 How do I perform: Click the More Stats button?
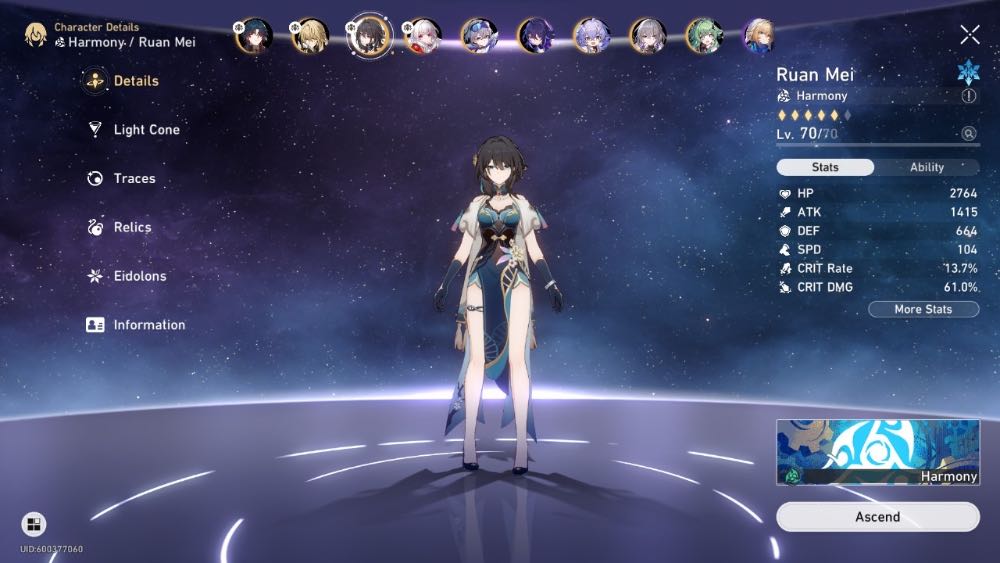tap(922, 310)
